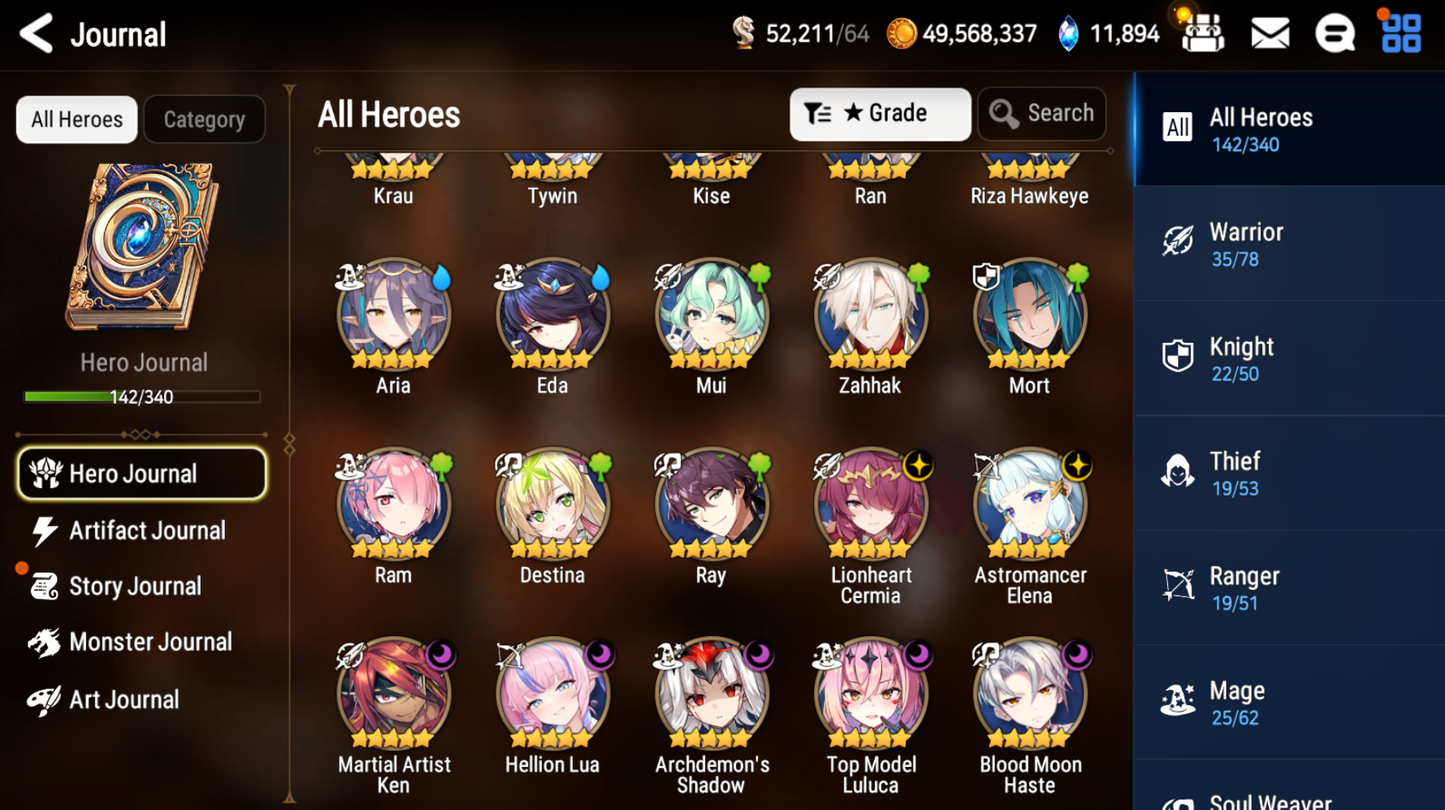Open the Art Journal

pos(123,700)
